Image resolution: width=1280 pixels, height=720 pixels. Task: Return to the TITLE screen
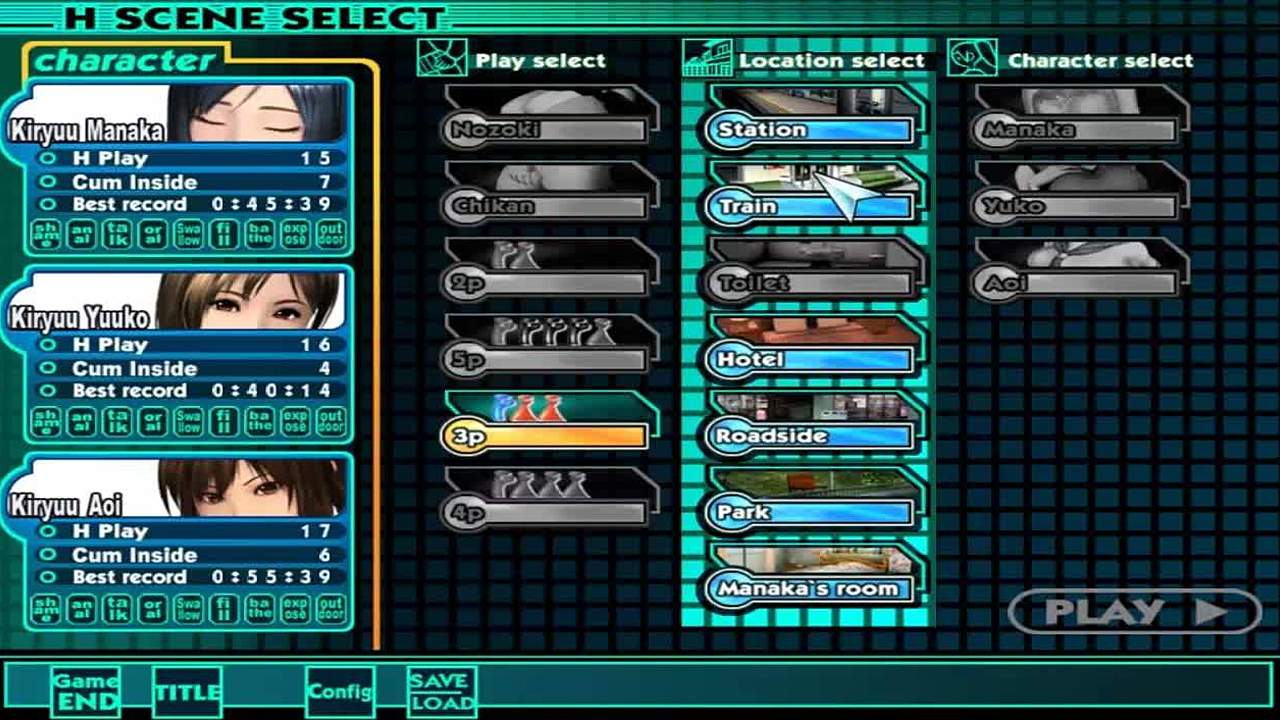click(188, 692)
